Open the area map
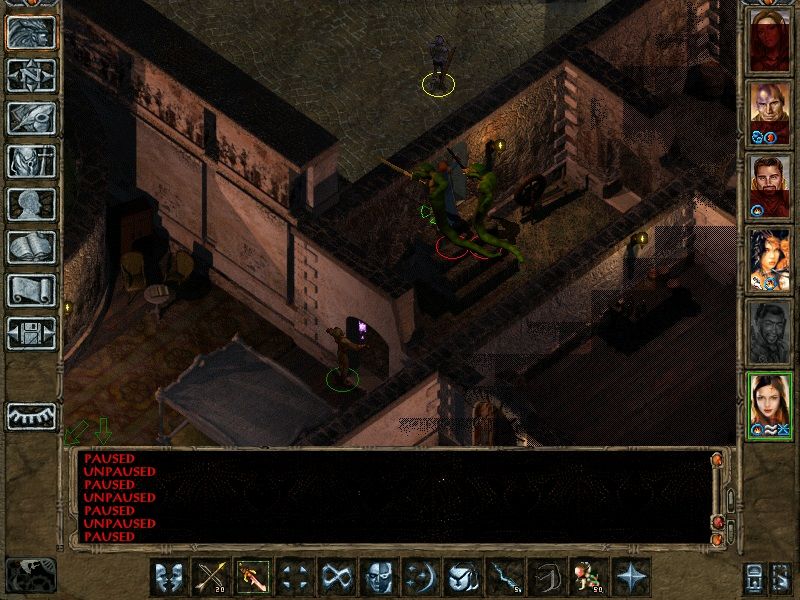Viewport: 800px width, 600px height. coord(31,75)
